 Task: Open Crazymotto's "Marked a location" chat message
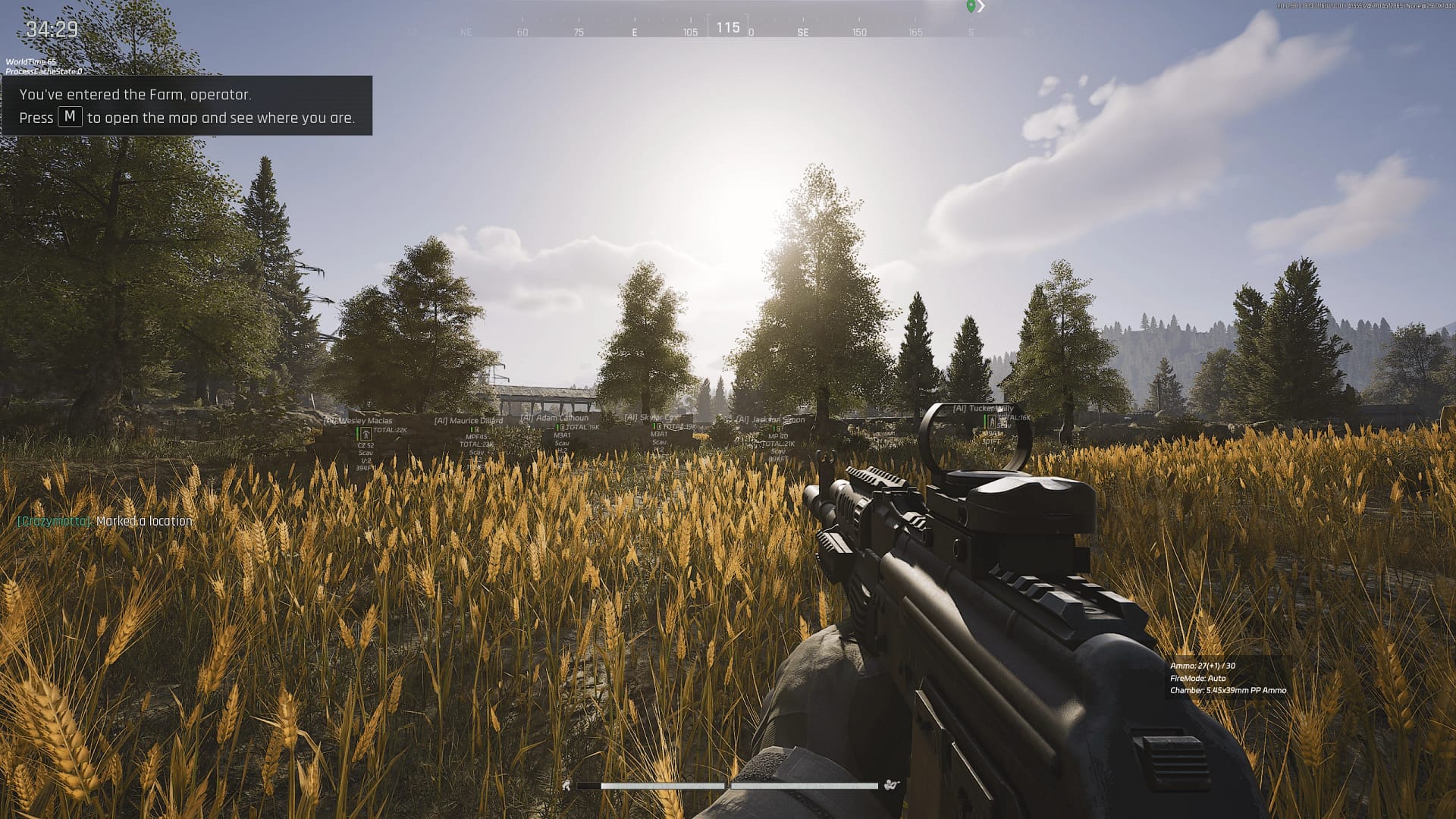click(105, 521)
